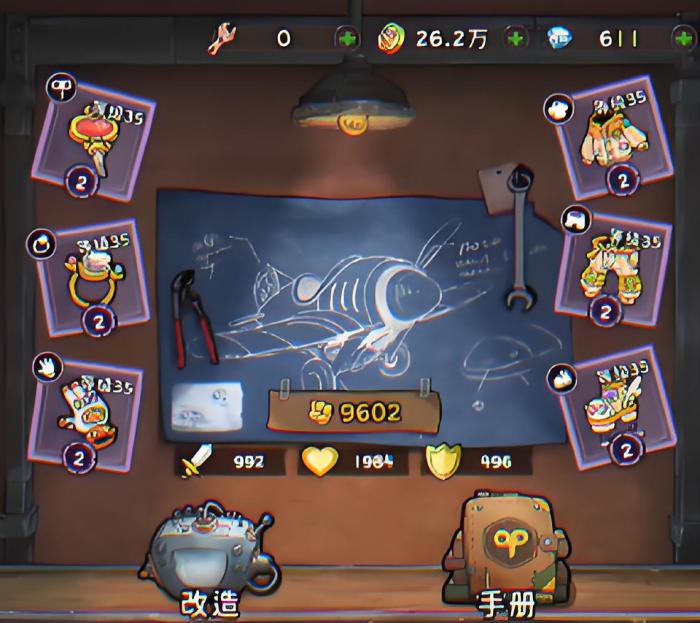Open the 改造 modification menu
This screenshot has width=700, height=623.
(x=211, y=559)
